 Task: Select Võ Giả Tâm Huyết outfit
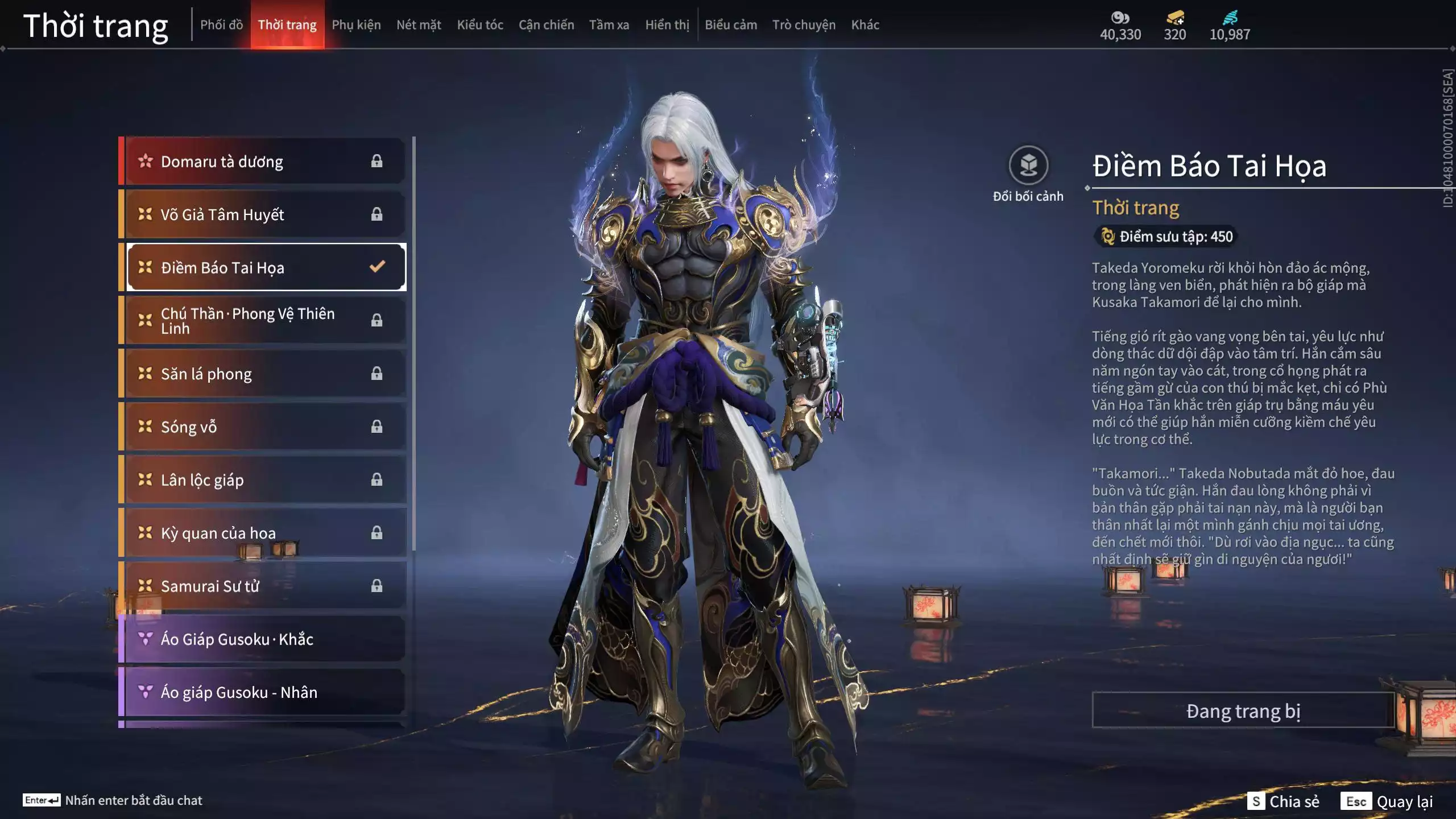[x=264, y=214]
